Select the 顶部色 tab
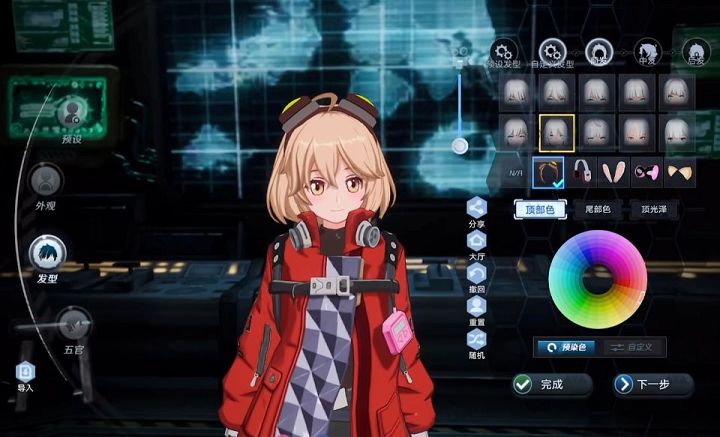 (540, 209)
